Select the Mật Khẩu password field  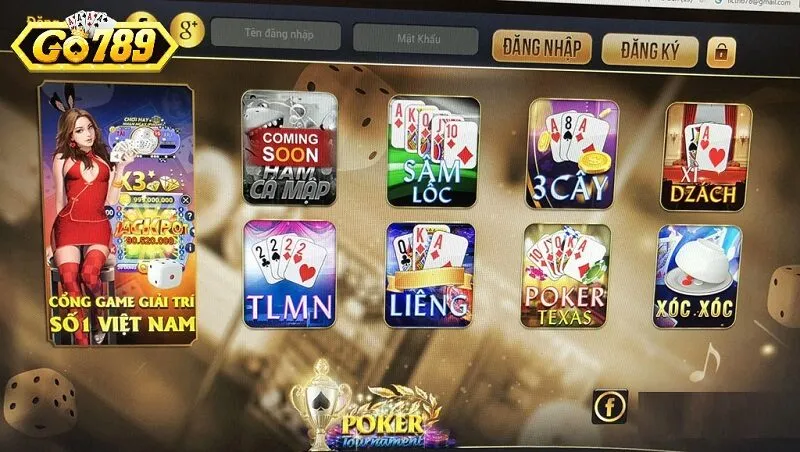[x=412, y=37]
